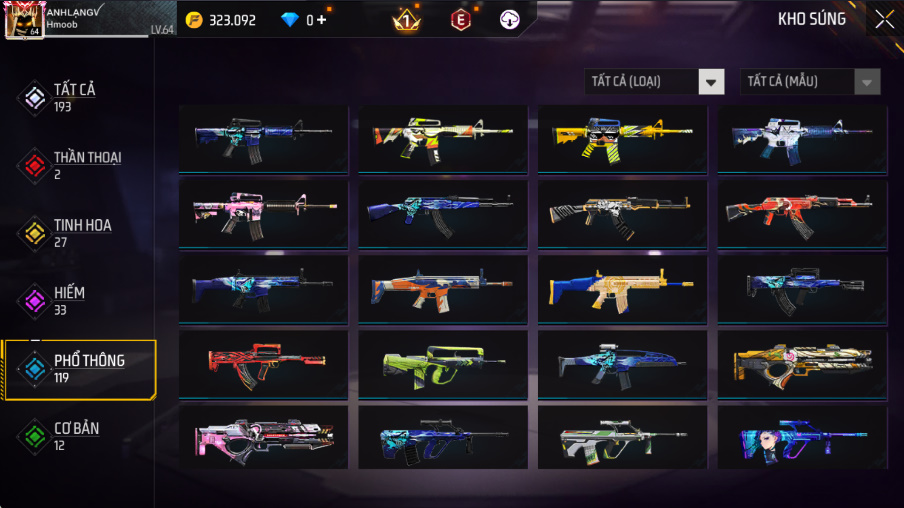Click the red E hexagon icon
Screen dimensions: 904x508
pos(461,19)
